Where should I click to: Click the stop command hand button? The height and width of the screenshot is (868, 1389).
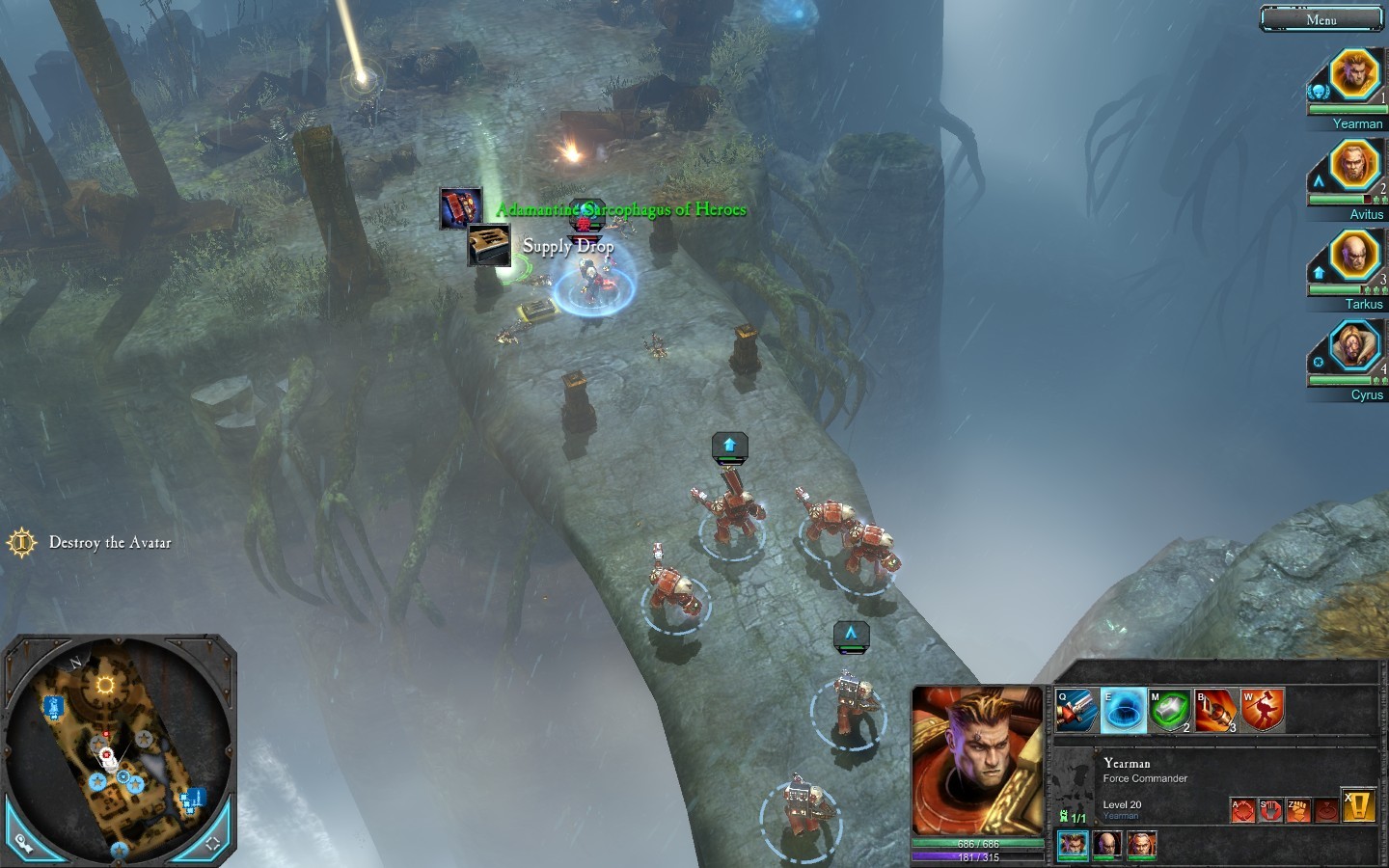[1270, 810]
